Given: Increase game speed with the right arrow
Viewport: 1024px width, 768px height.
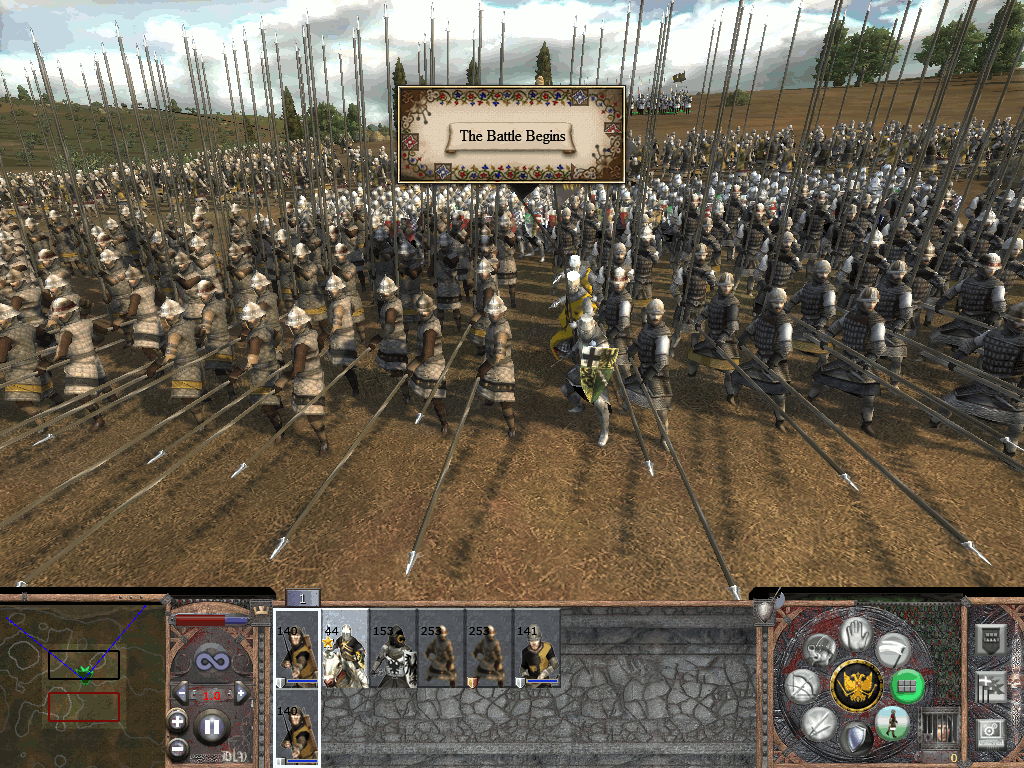Looking at the screenshot, I should (242, 694).
